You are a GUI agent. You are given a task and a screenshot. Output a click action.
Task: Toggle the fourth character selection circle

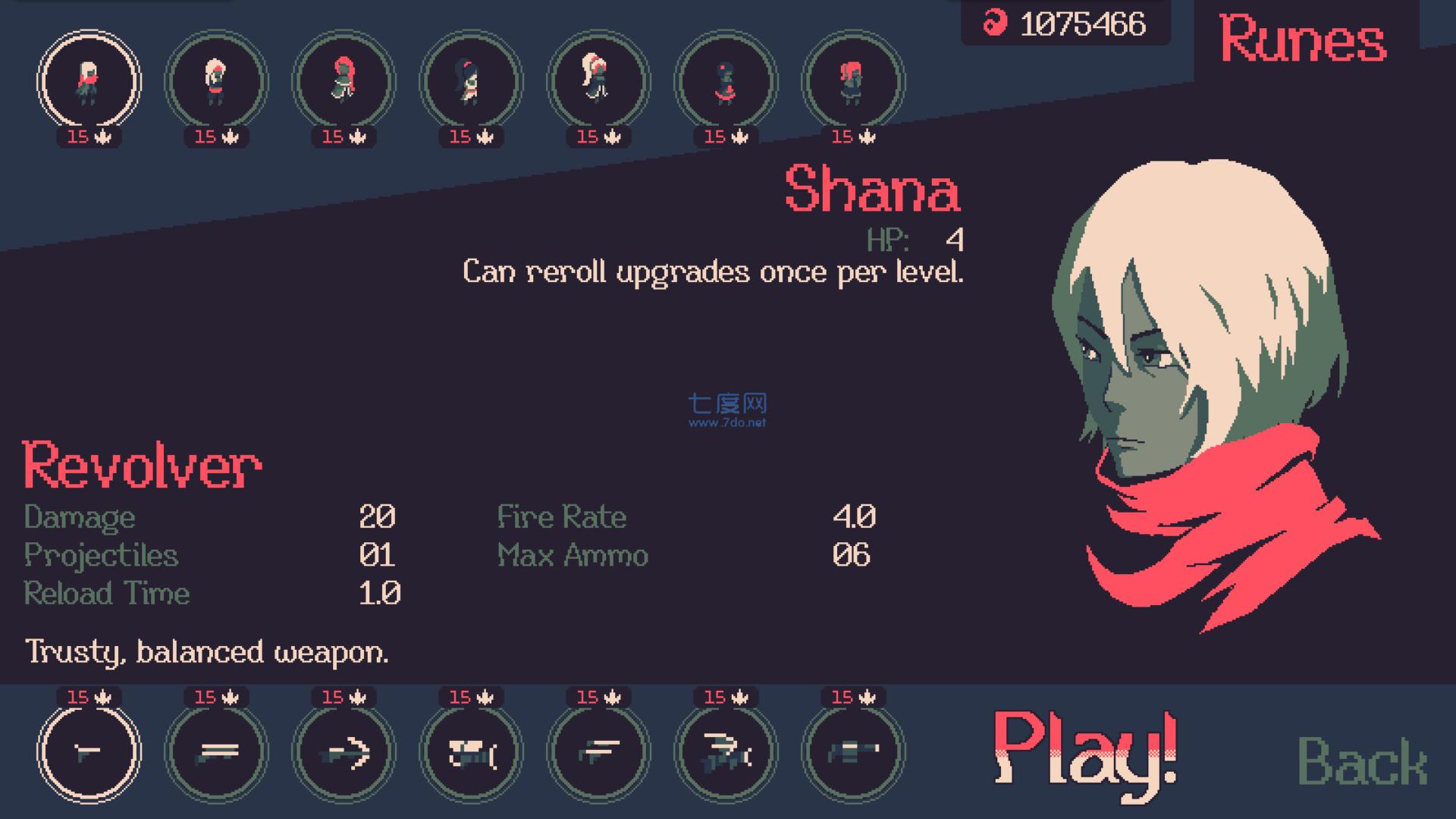pos(469,83)
